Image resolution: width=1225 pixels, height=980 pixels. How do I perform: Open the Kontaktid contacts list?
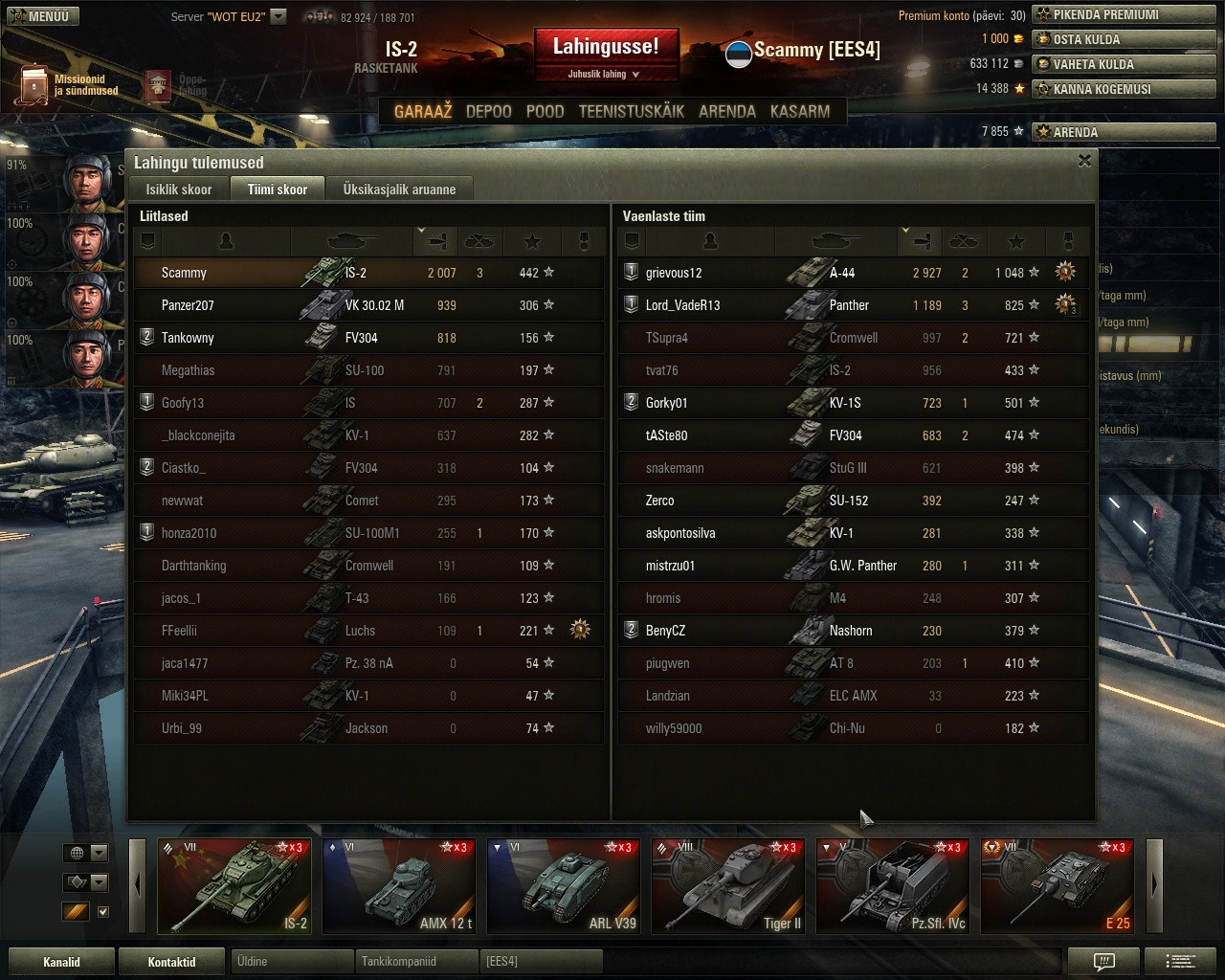[171, 962]
